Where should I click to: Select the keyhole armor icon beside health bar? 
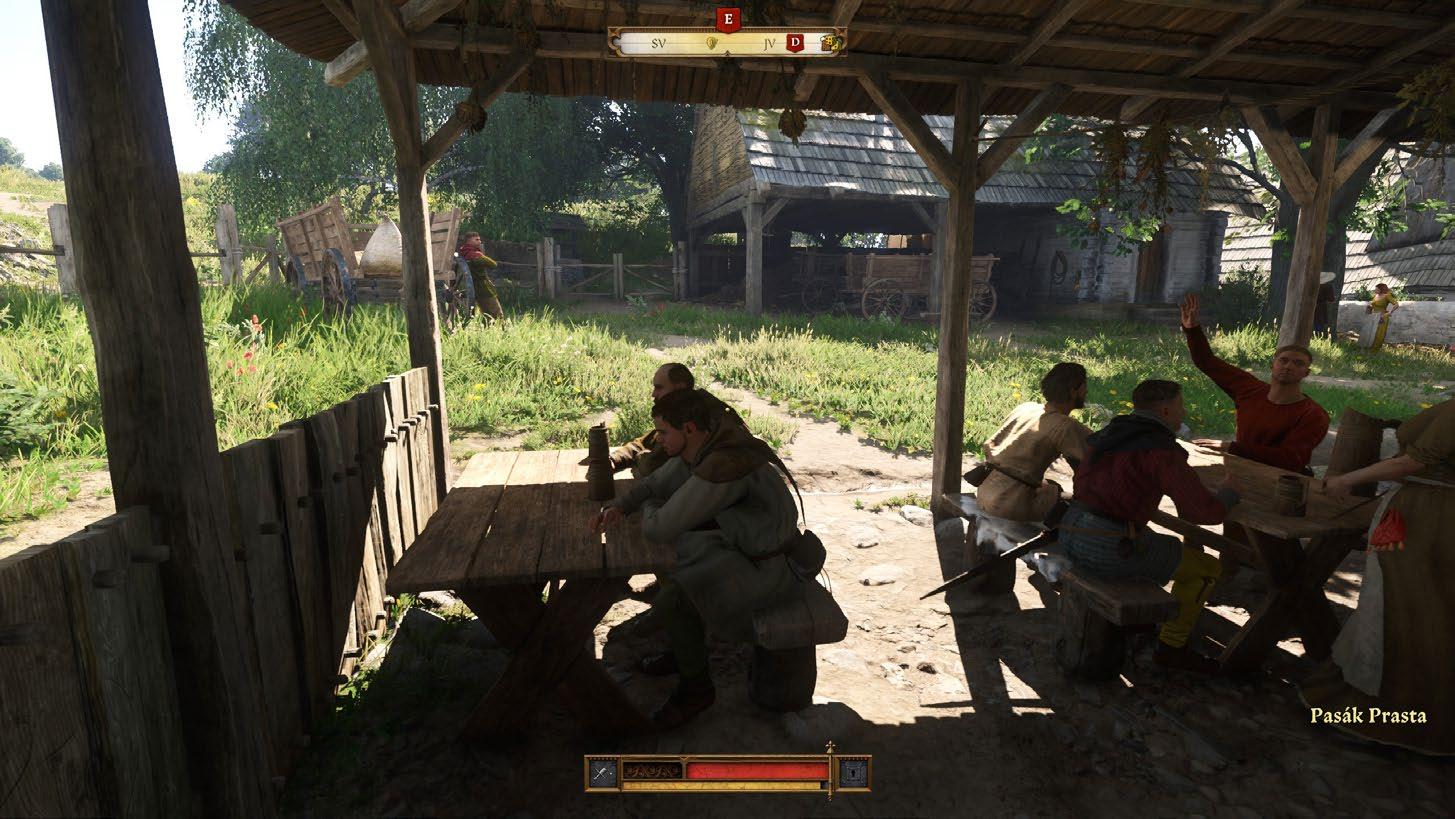[x=853, y=772]
